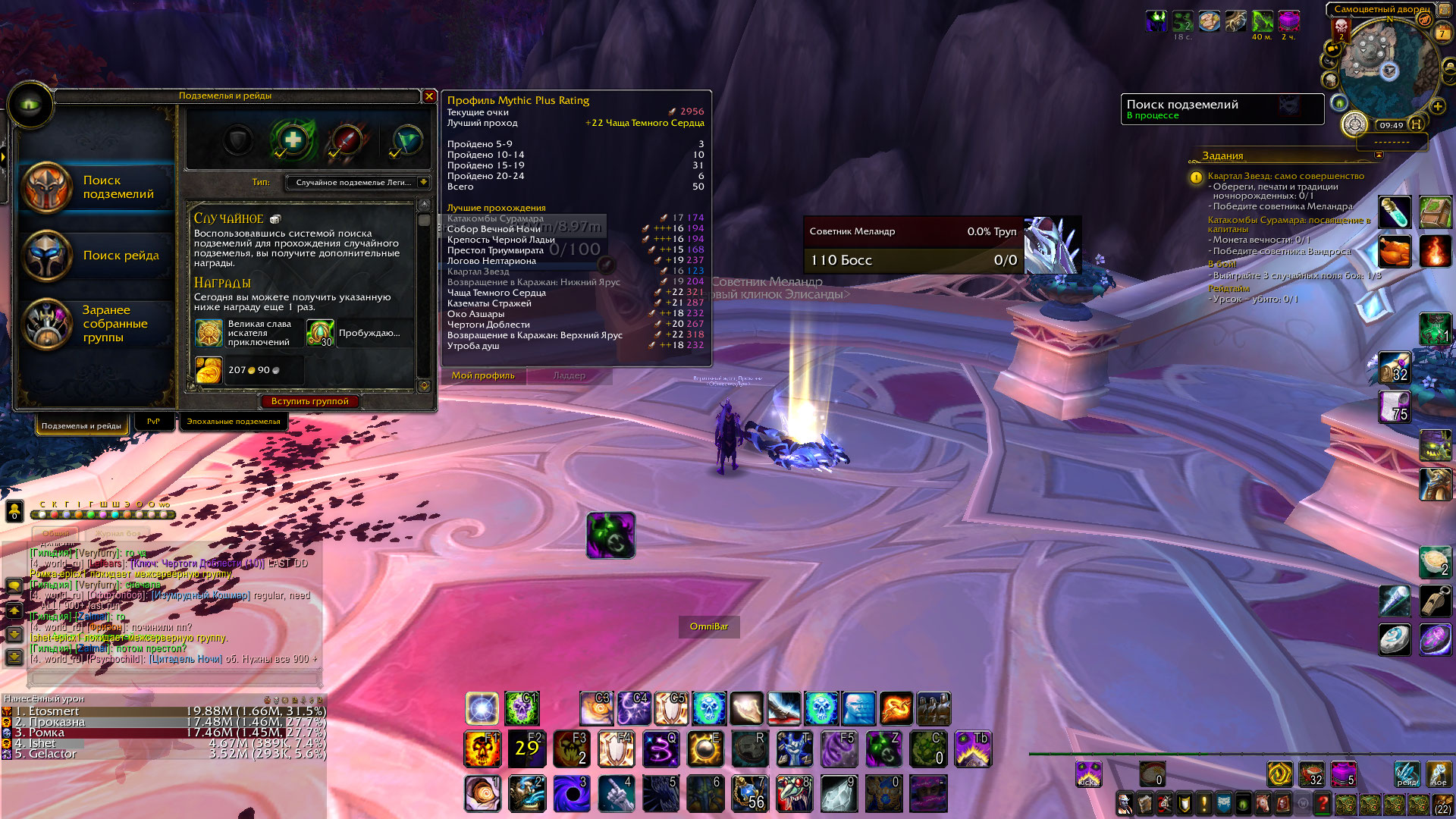Image resolution: width=1456 pixels, height=819 pixels.
Task: Activate the flaming skull ability on F1
Action: tap(482, 749)
